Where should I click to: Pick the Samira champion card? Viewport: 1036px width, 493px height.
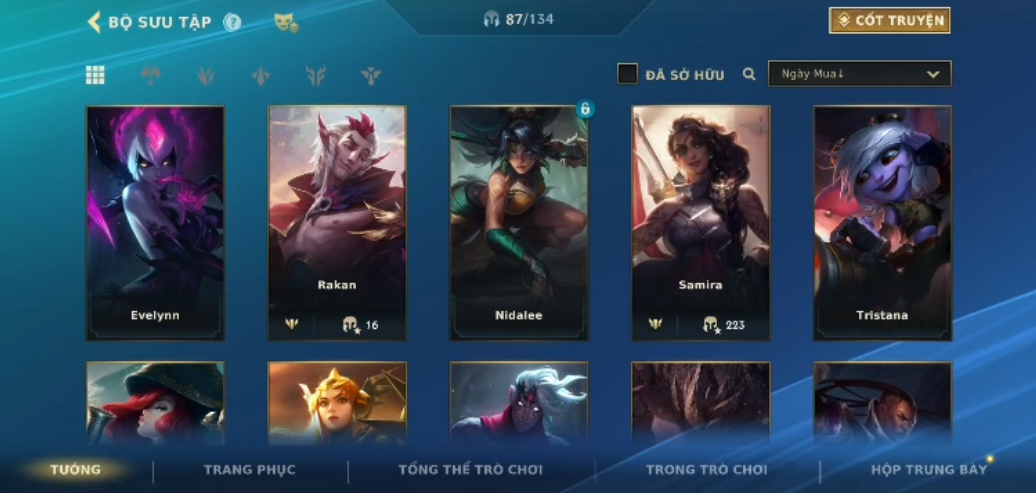[701, 222]
